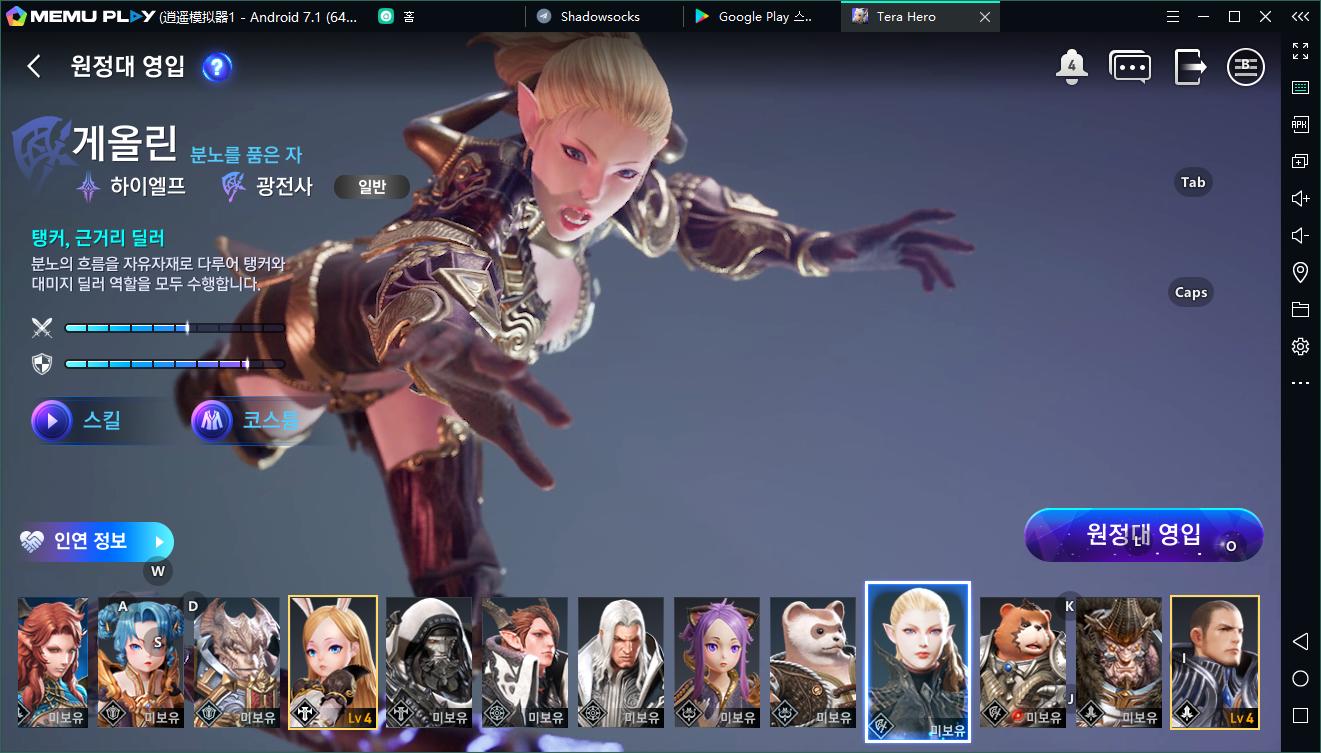The height and width of the screenshot is (753, 1321).
Task: Open the round main menu icon
Action: click(1245, 67)
